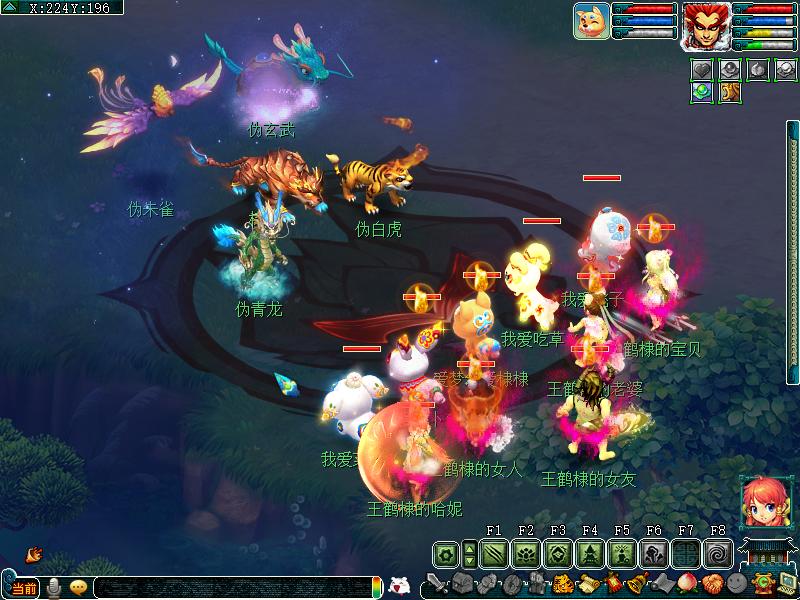Trigger the F3 diamond emblem skill
The width and height of the screenshot is (800, 600).
pyautogui.click(x=558, y=553)
